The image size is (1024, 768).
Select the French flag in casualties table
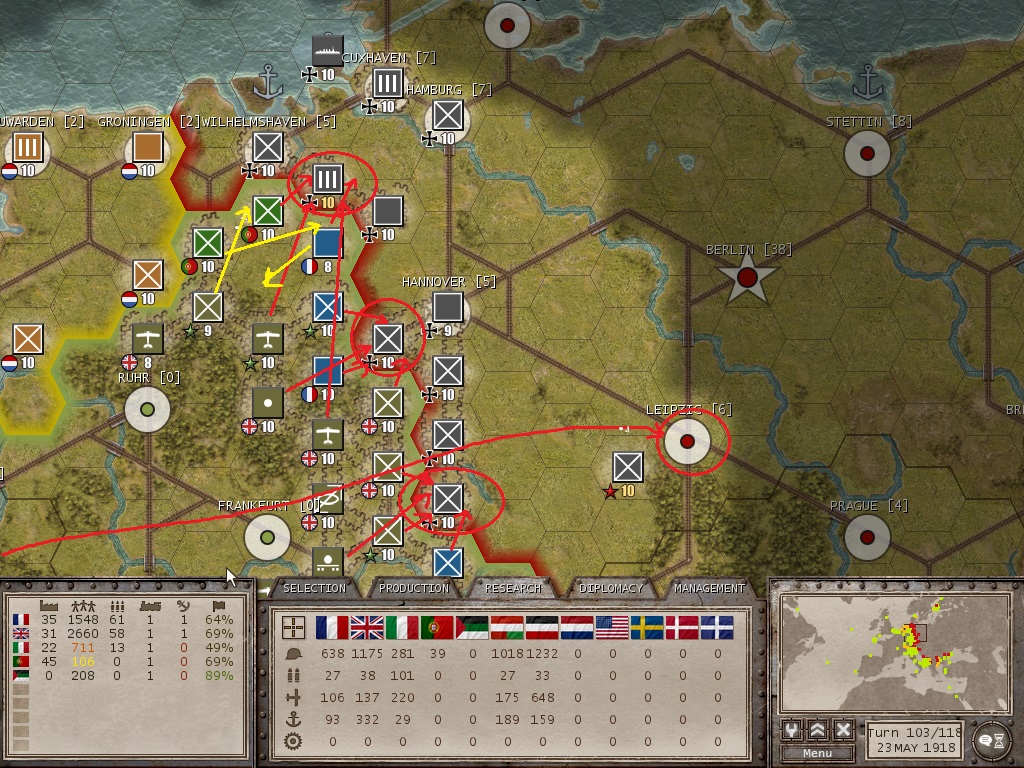click(332, 627)
